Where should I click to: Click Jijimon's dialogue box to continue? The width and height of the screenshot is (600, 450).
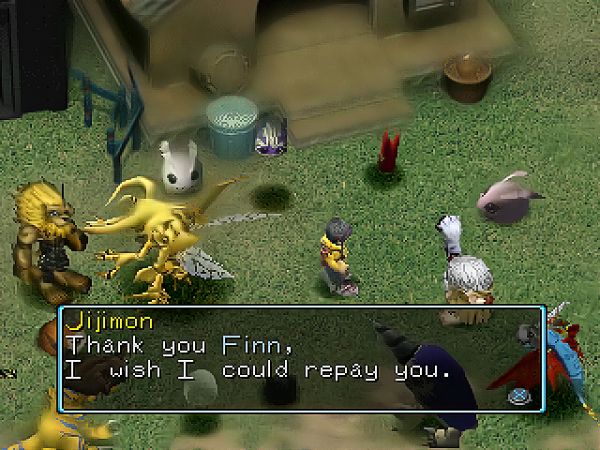point(300,358)
